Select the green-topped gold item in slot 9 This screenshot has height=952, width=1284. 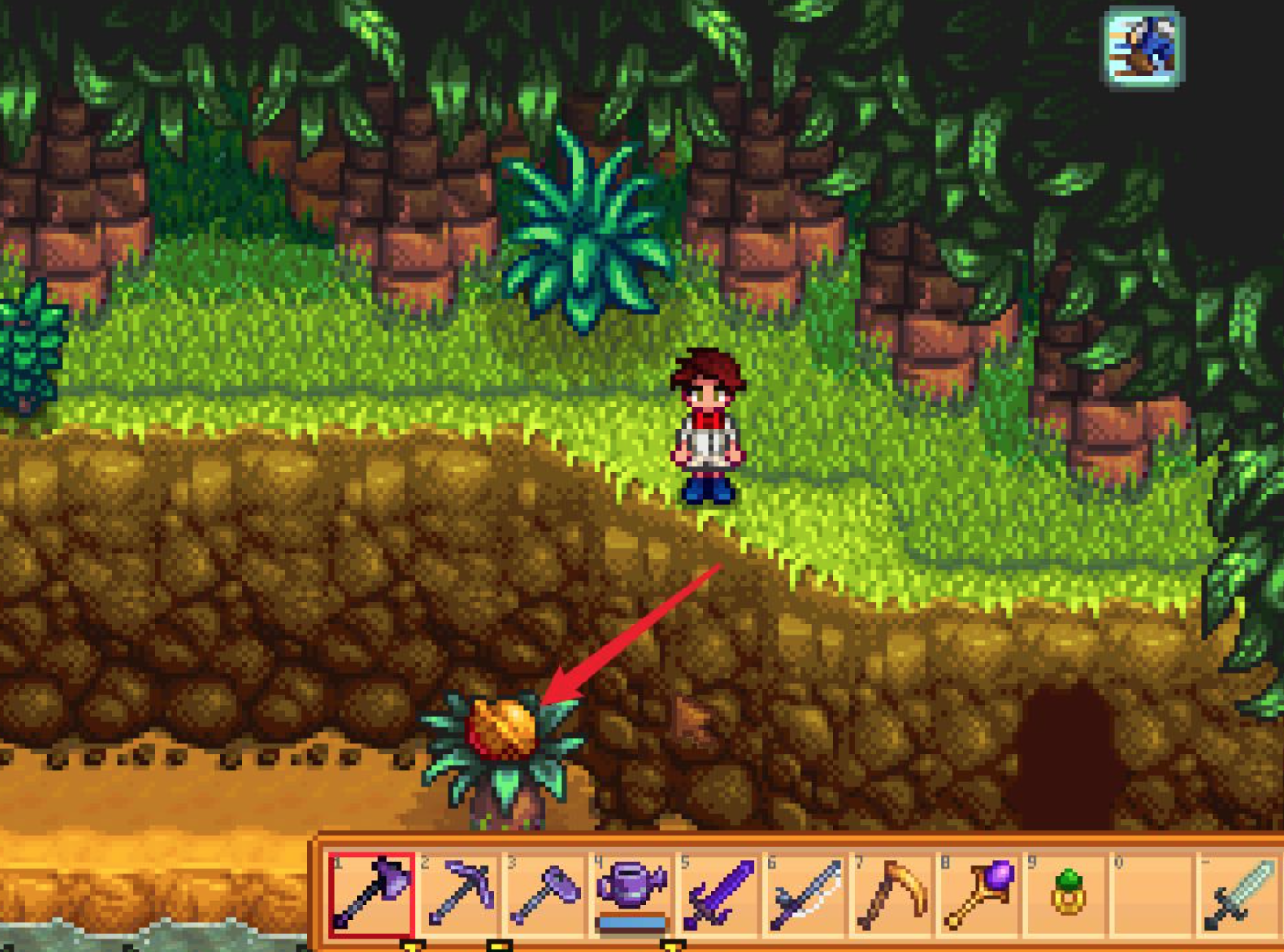pyautogui.click(x=1066, y=893)
